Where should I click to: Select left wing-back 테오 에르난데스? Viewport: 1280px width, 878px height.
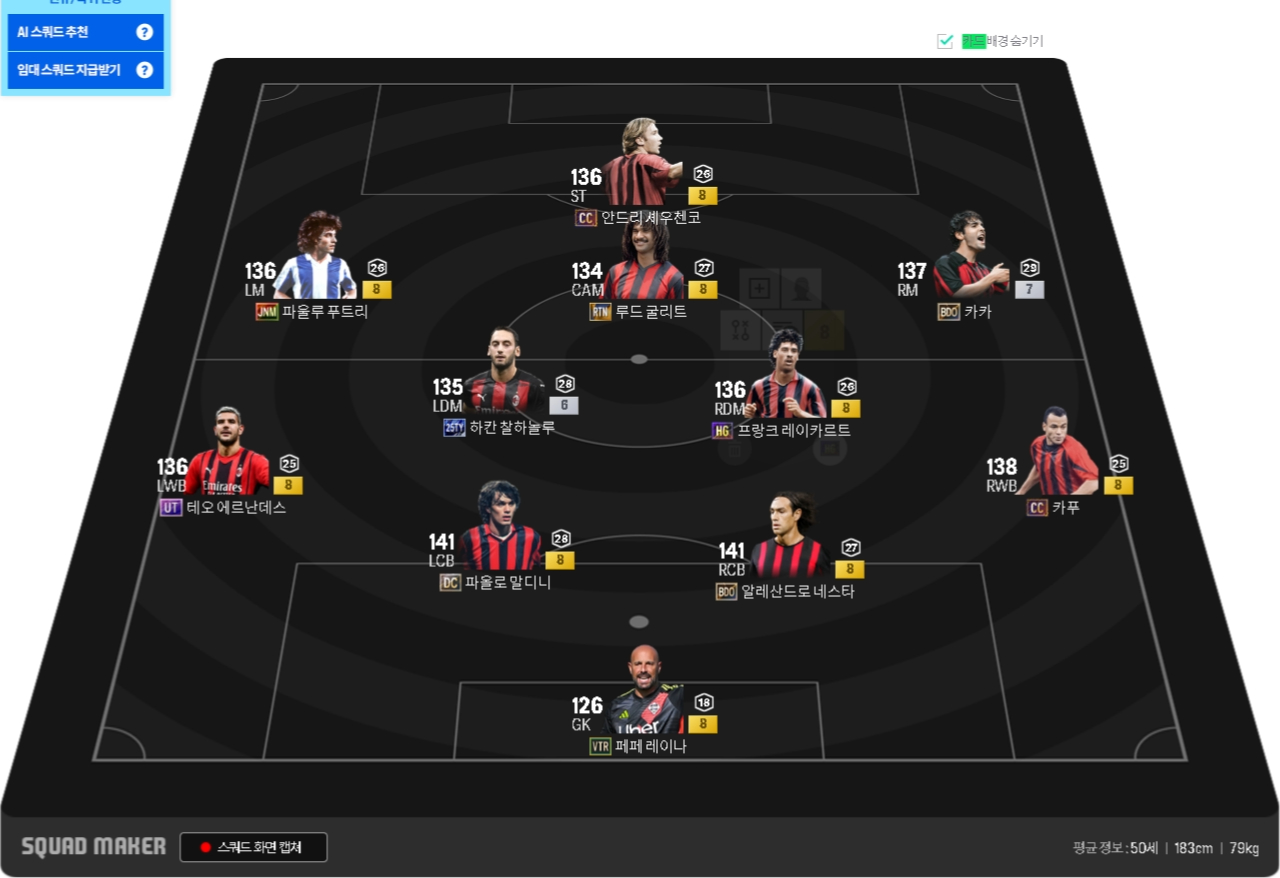pyautogui.click(x=228, y=457)
